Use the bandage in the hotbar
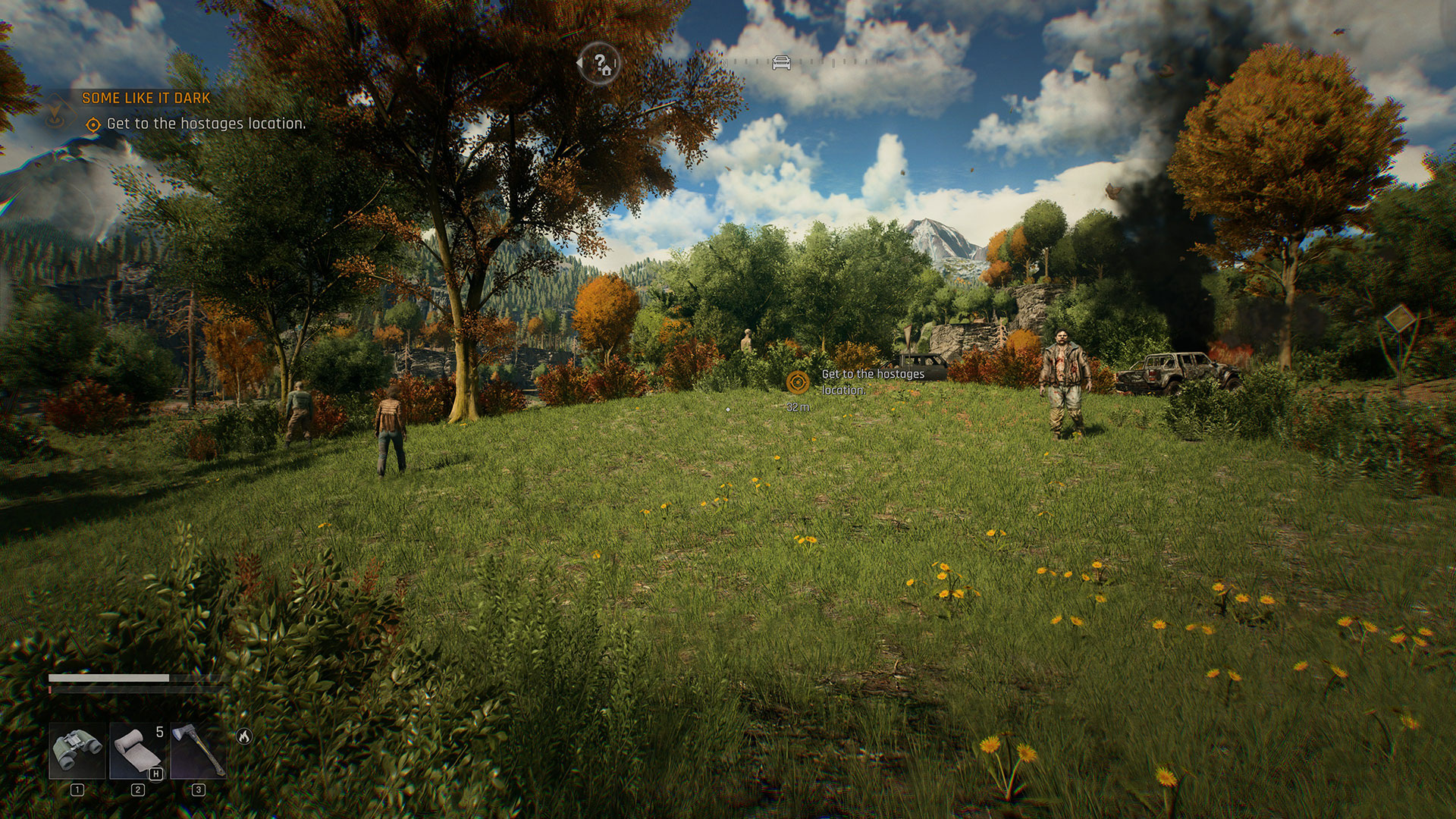 [137, 750]
